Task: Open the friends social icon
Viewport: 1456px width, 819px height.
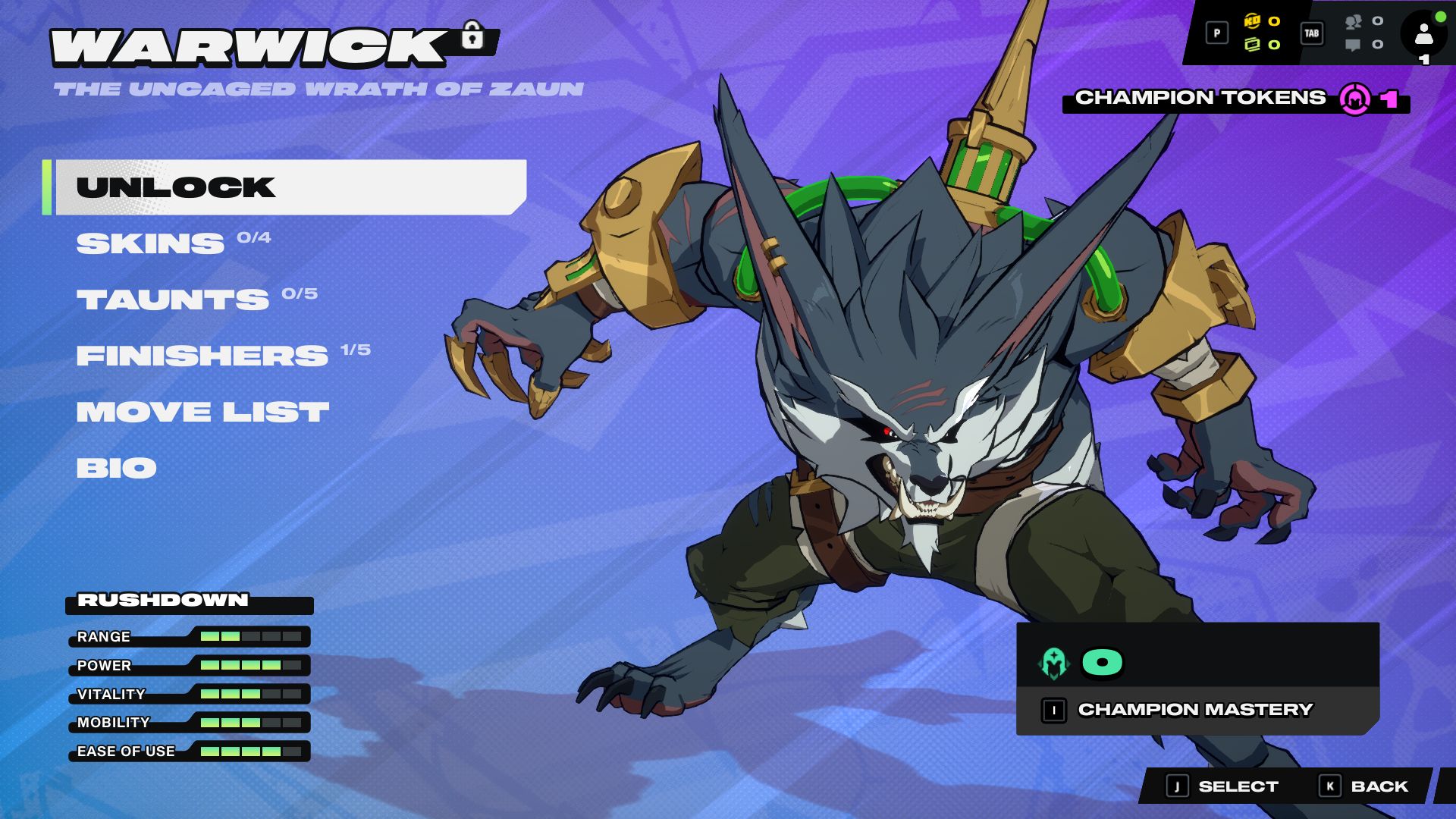Action: pos(1354,22)
